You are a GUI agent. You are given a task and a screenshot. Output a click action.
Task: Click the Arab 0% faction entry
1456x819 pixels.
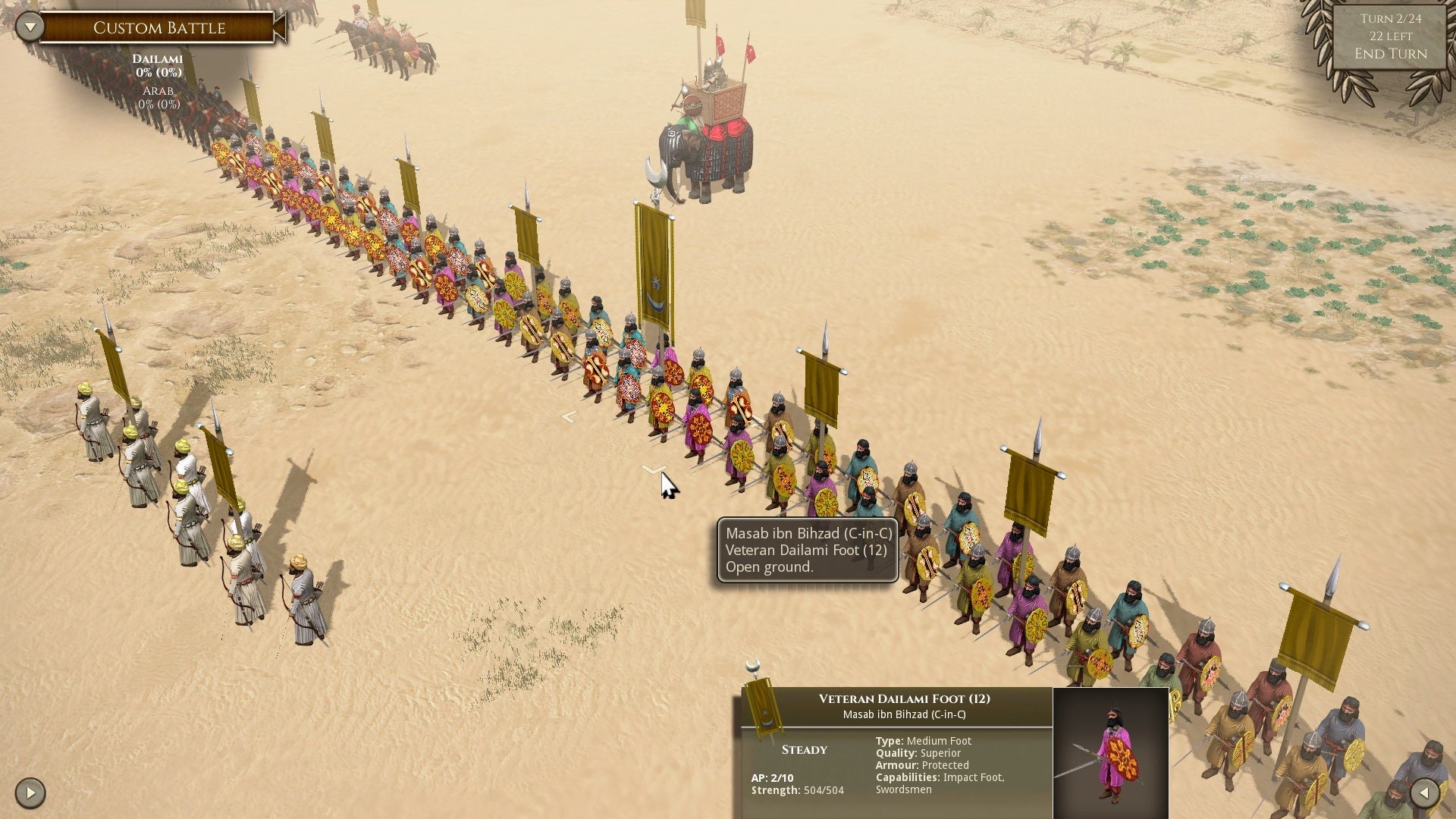pyautogui.click(x=159, y=97)
